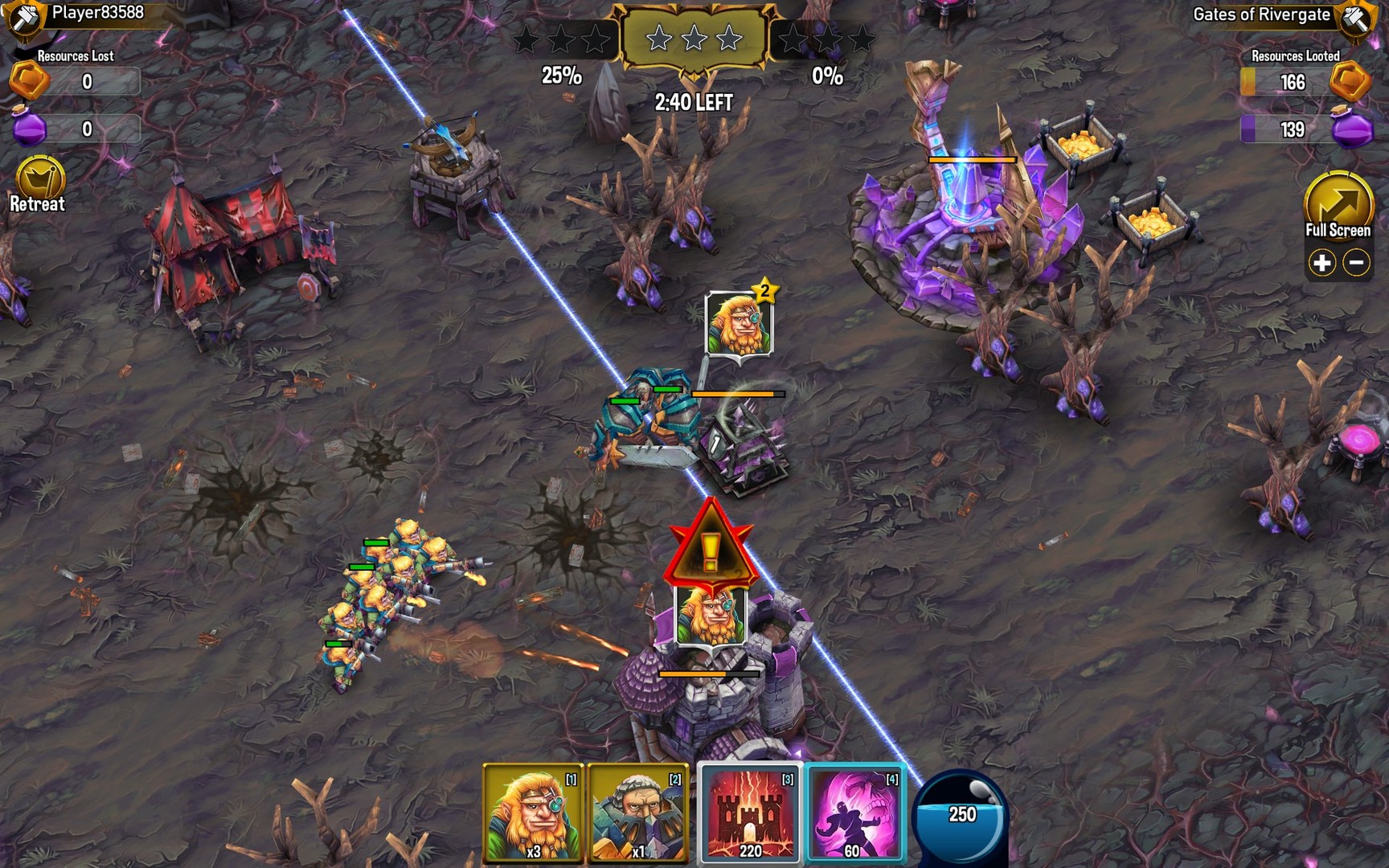Expand the center three-star rating banner

[x=693, y=36]
